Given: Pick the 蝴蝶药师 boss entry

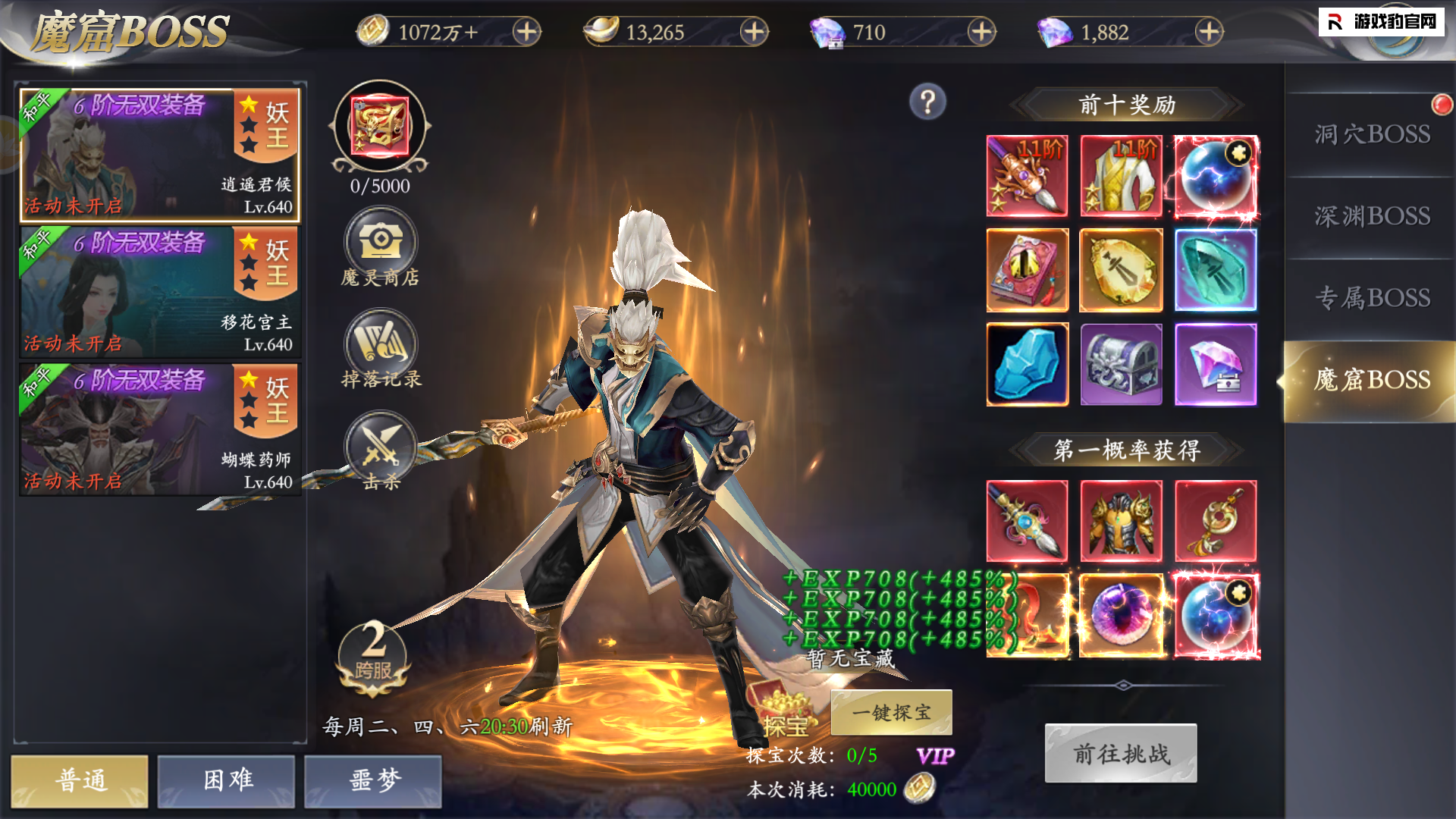Looking at the screenshot, I should click(x=159, y=430).
